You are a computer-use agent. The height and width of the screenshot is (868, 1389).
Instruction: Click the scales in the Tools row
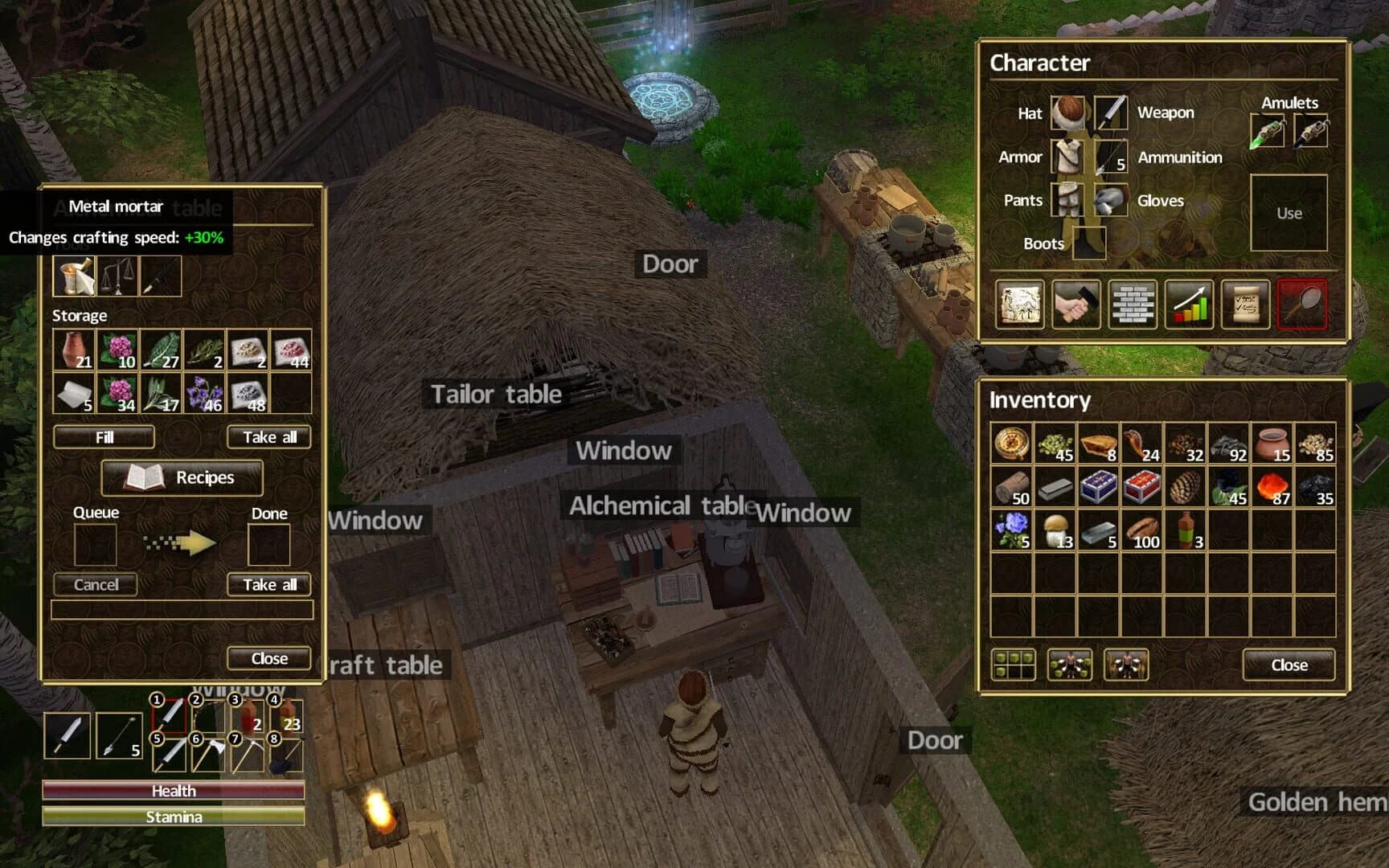[x=115, y=275]
